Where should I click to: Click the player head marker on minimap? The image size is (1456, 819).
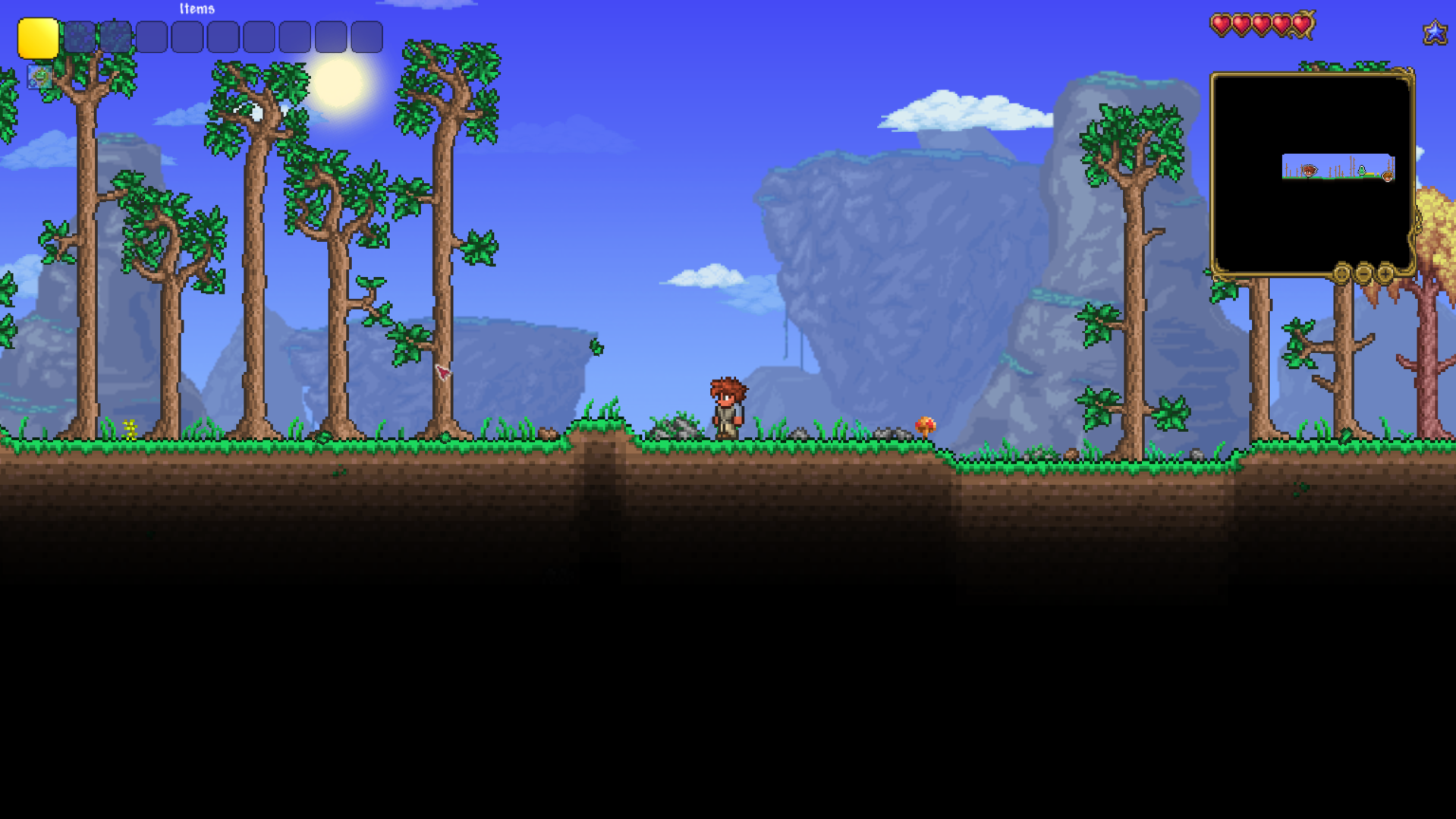(x=1310, y=171)
